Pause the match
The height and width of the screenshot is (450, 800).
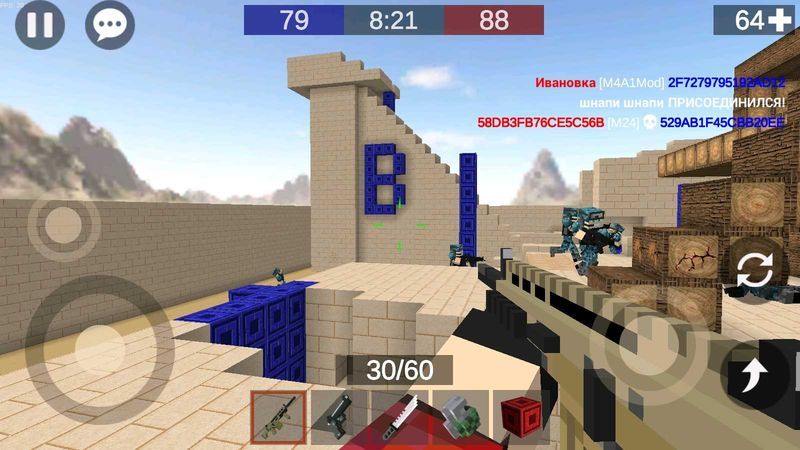[40, 26]
